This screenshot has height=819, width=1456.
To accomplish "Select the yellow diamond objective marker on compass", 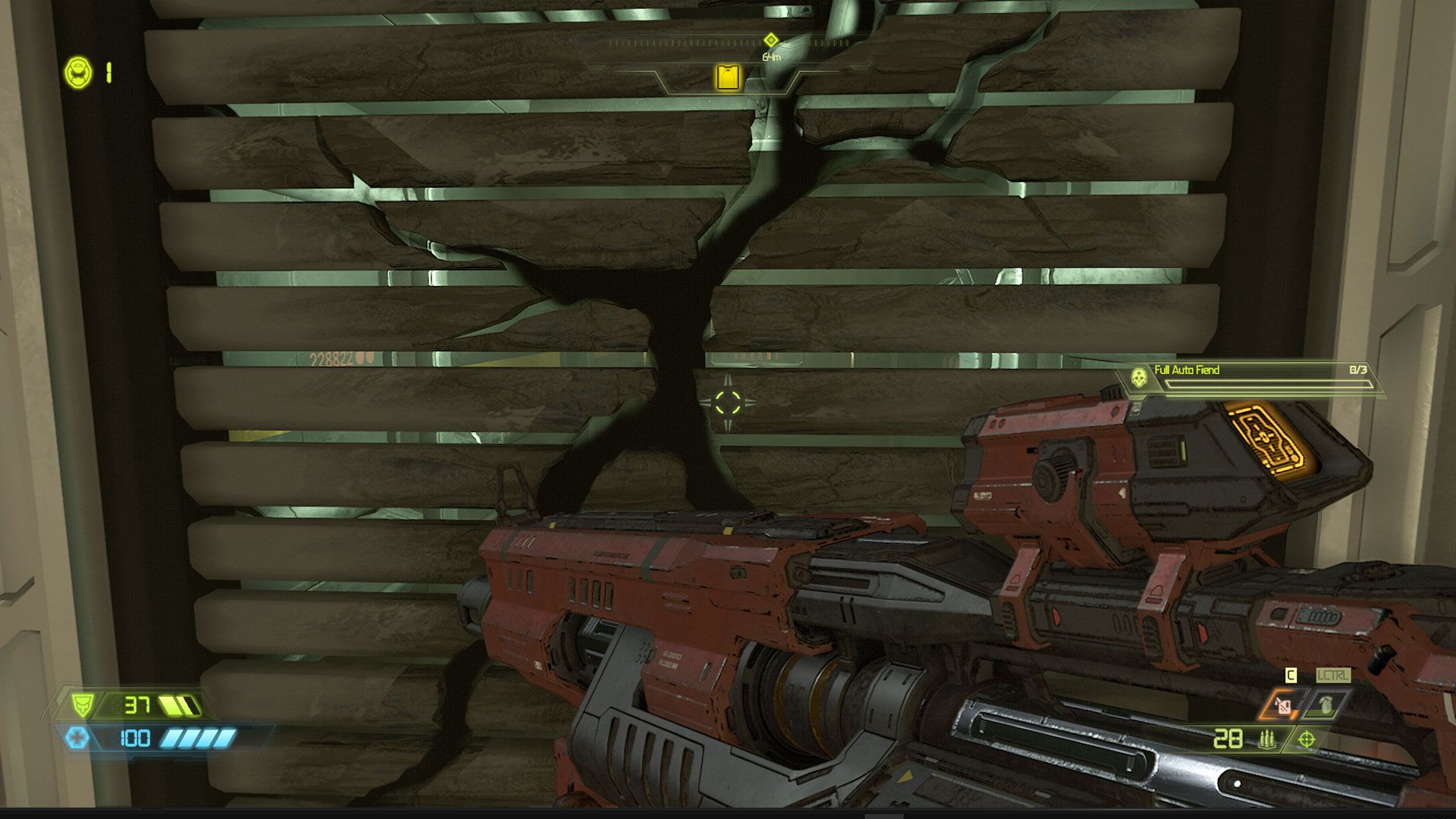I will [770, 40].
